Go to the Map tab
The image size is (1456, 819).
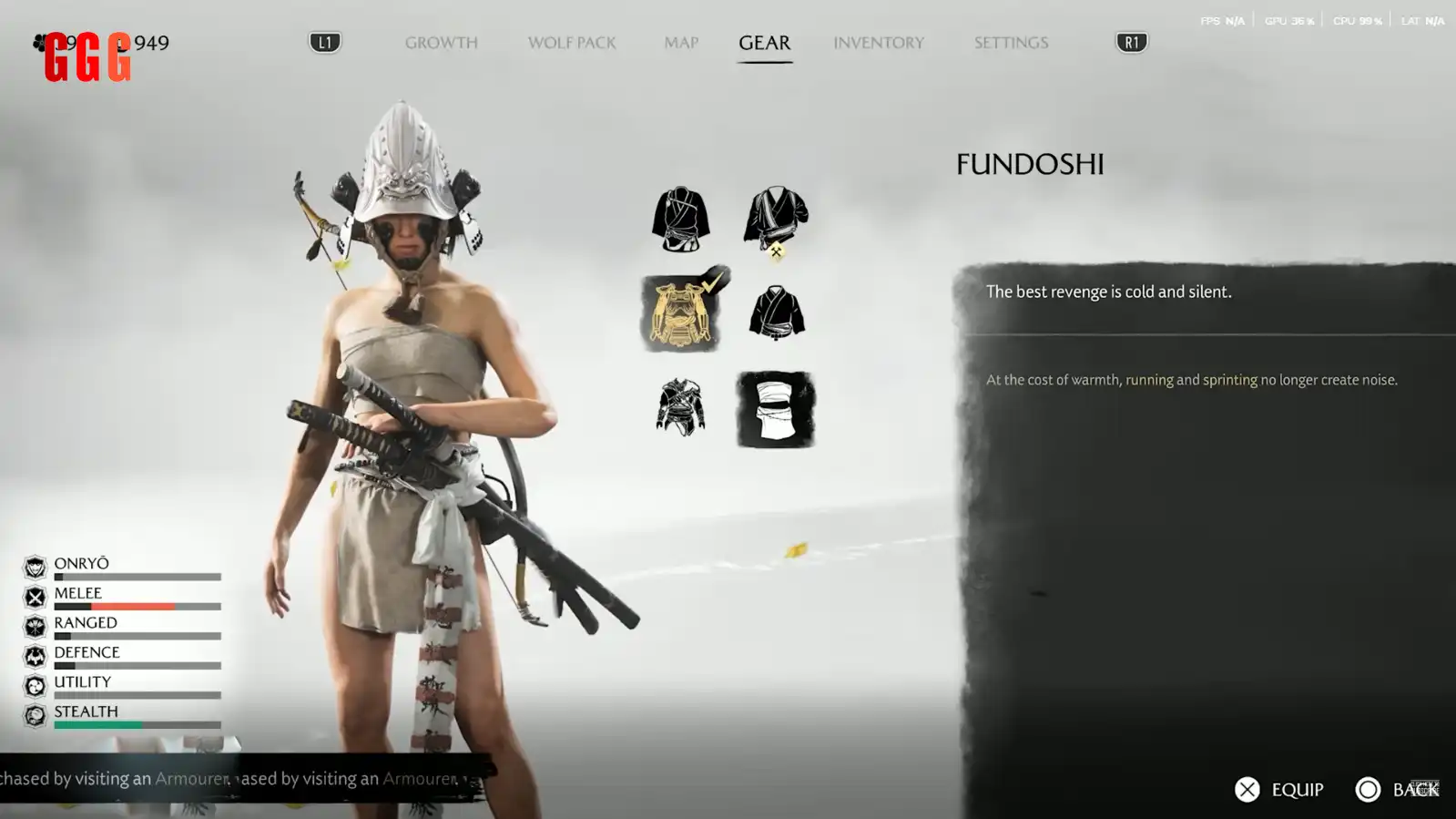pos(681,43)
